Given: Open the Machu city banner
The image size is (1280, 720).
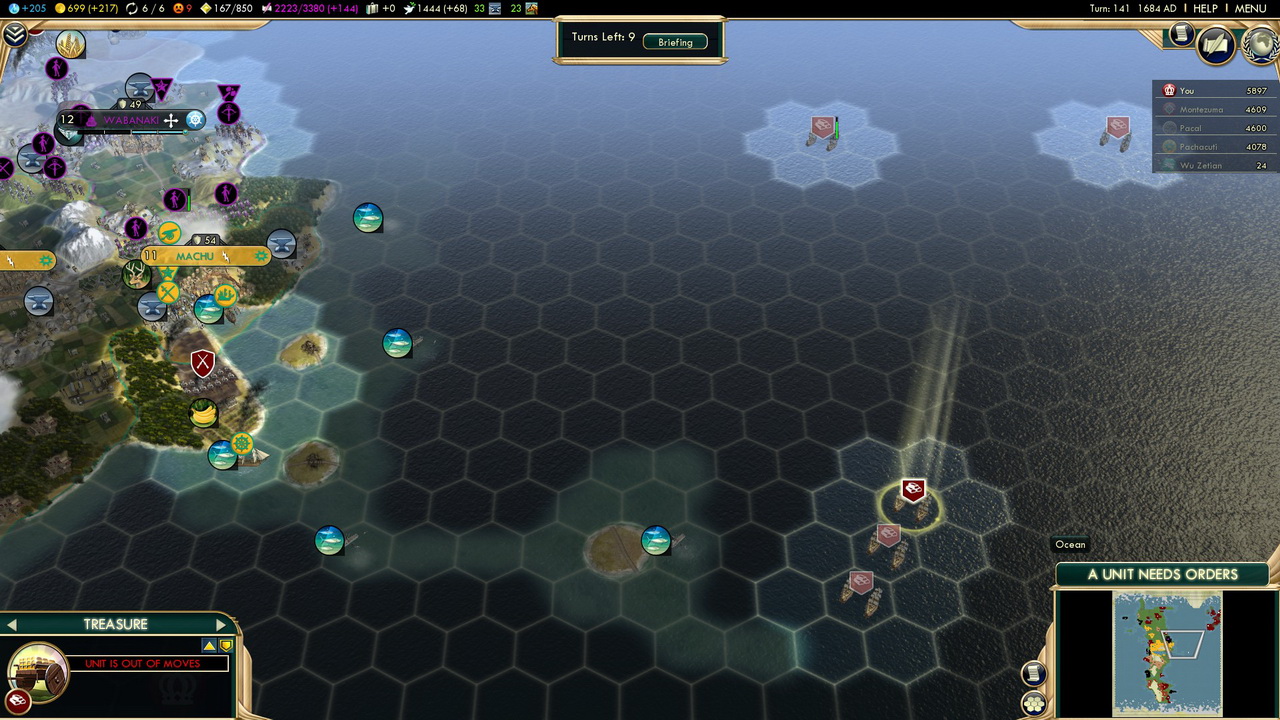Looking at the screenshot, I should pyautogui.click(x=195, y=257).
